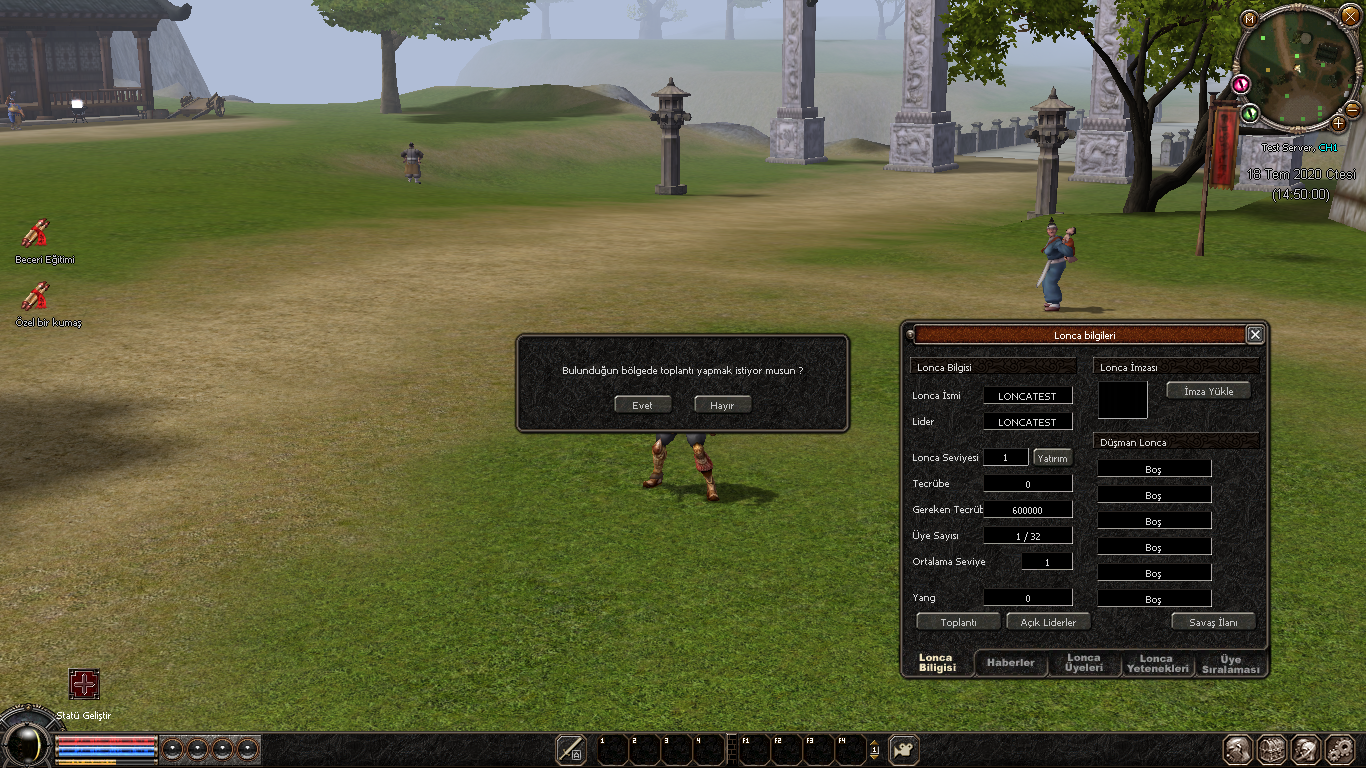Declare war with Savaş İlanı
This screenshot has height=768, width=1366.
1213,622
